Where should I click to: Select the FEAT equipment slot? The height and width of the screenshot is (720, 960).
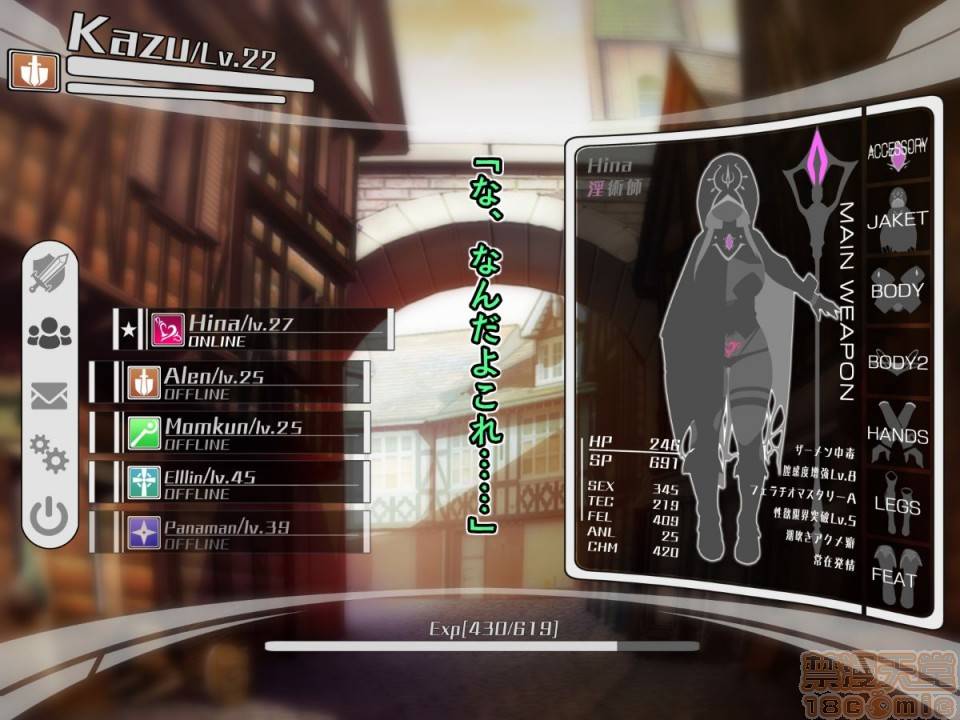898,574
